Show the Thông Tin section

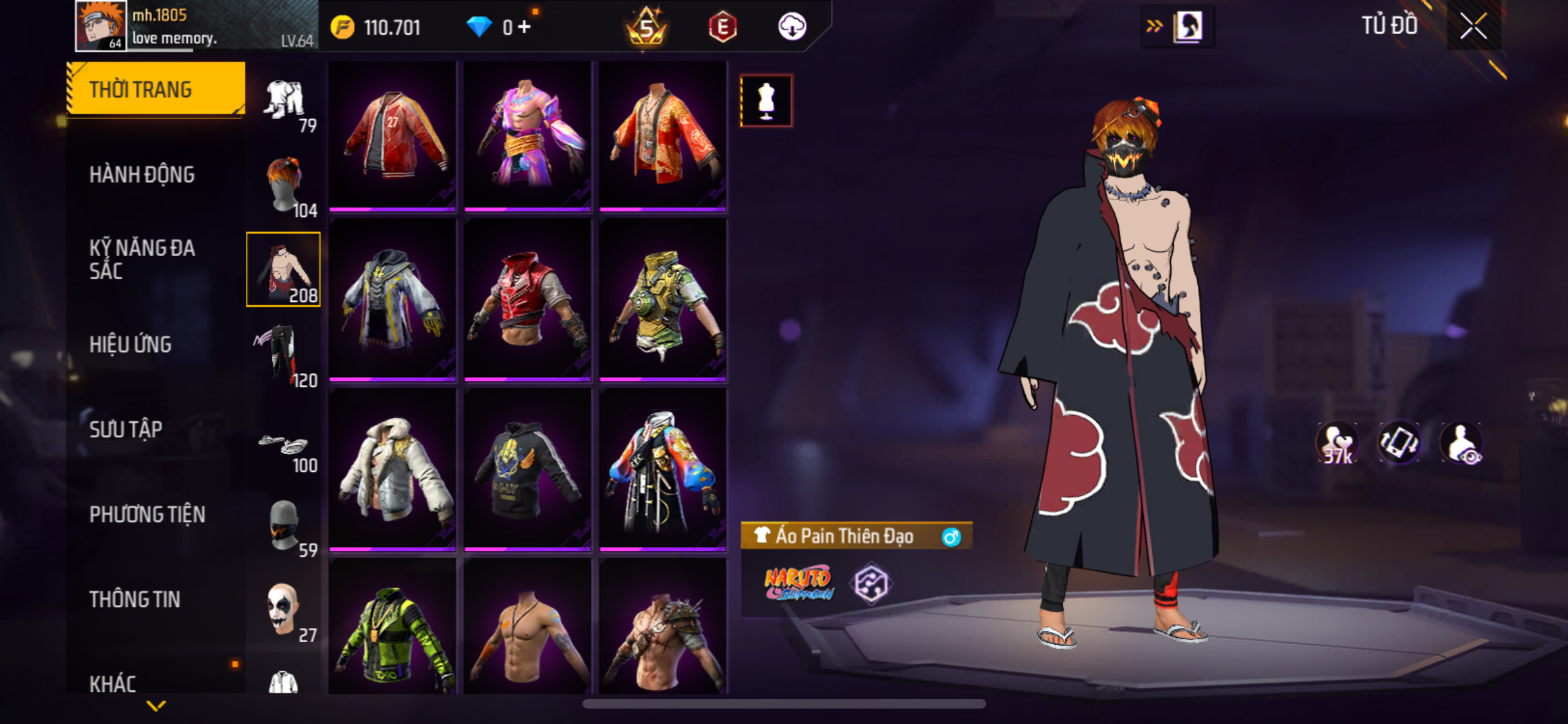tap(135, 599)
